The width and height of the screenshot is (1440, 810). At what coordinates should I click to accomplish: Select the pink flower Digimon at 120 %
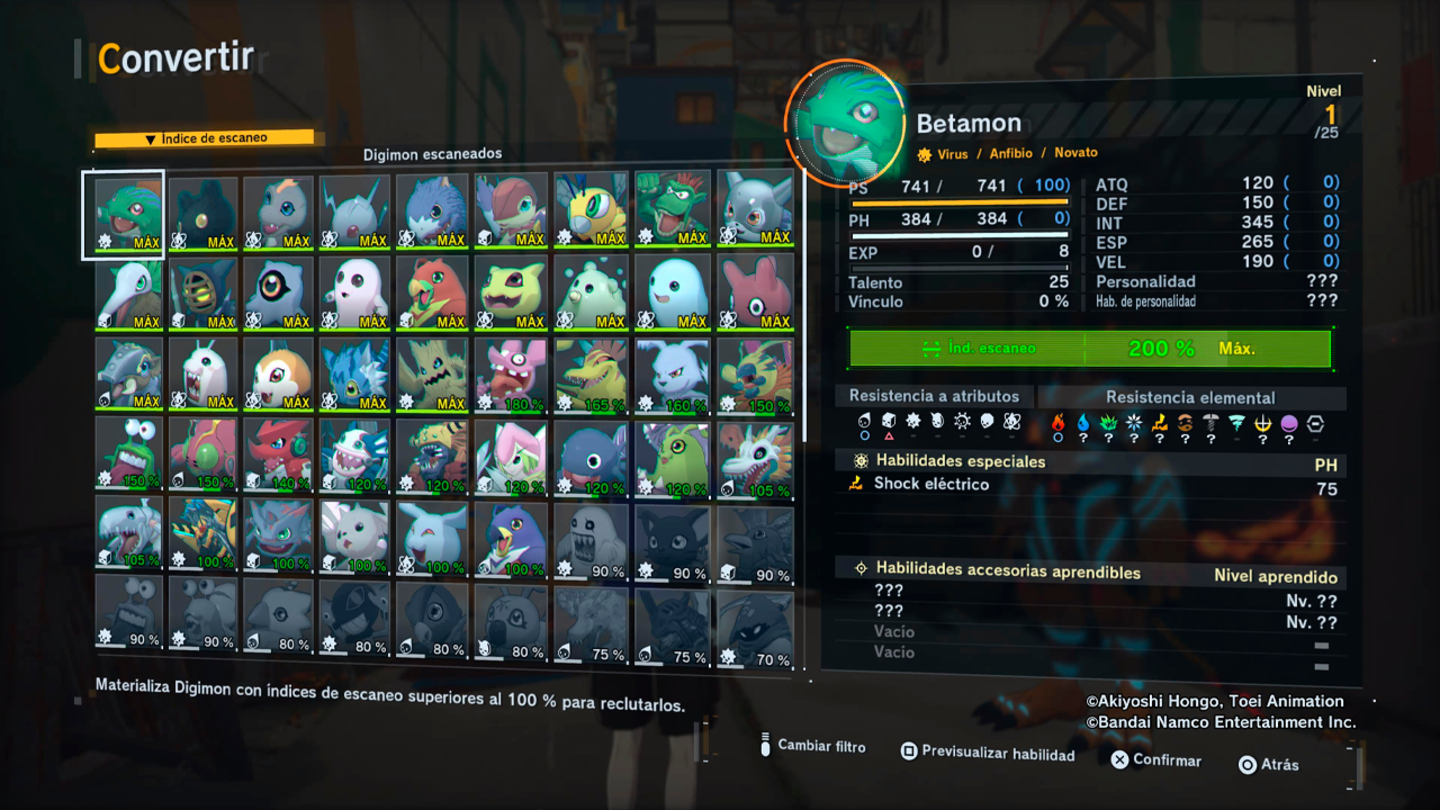511,455
